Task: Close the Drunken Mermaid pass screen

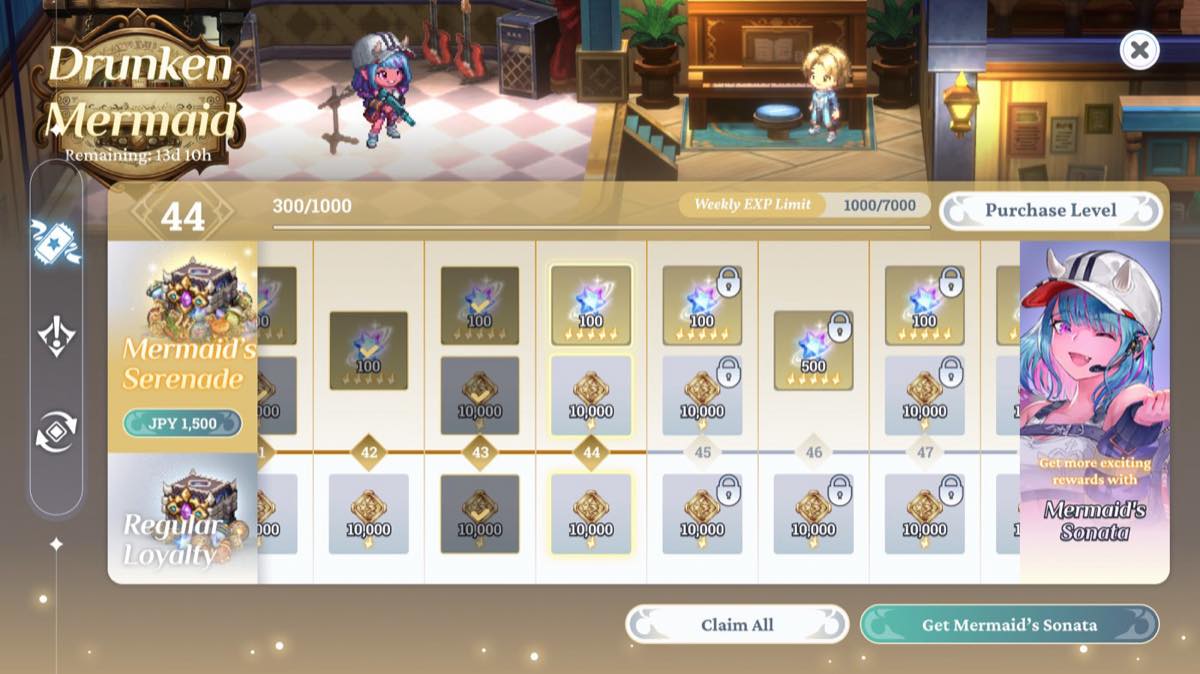Action: pyautogui.click(x=1139, y=49)
